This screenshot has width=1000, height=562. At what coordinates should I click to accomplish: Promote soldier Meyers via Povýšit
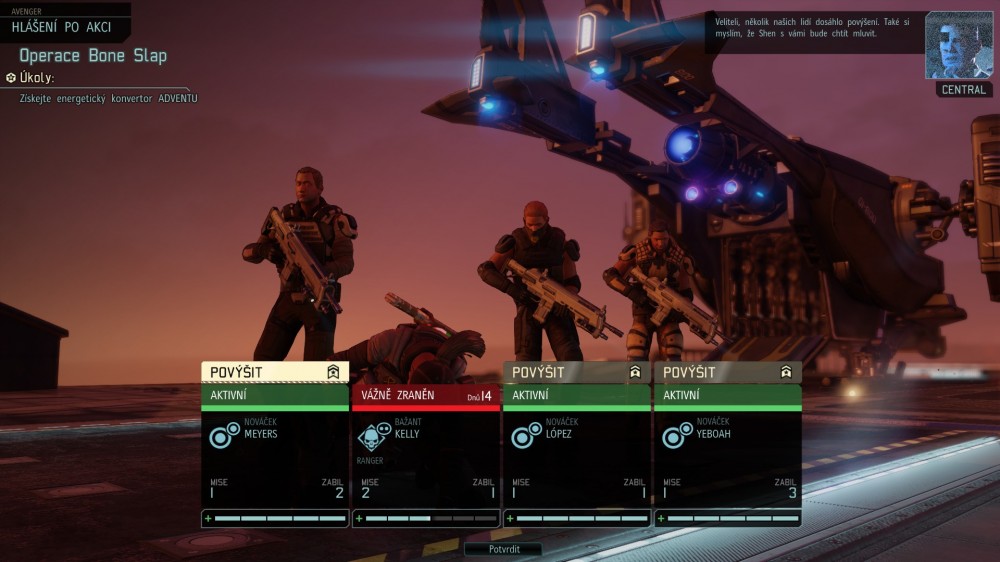coord(275,372)
